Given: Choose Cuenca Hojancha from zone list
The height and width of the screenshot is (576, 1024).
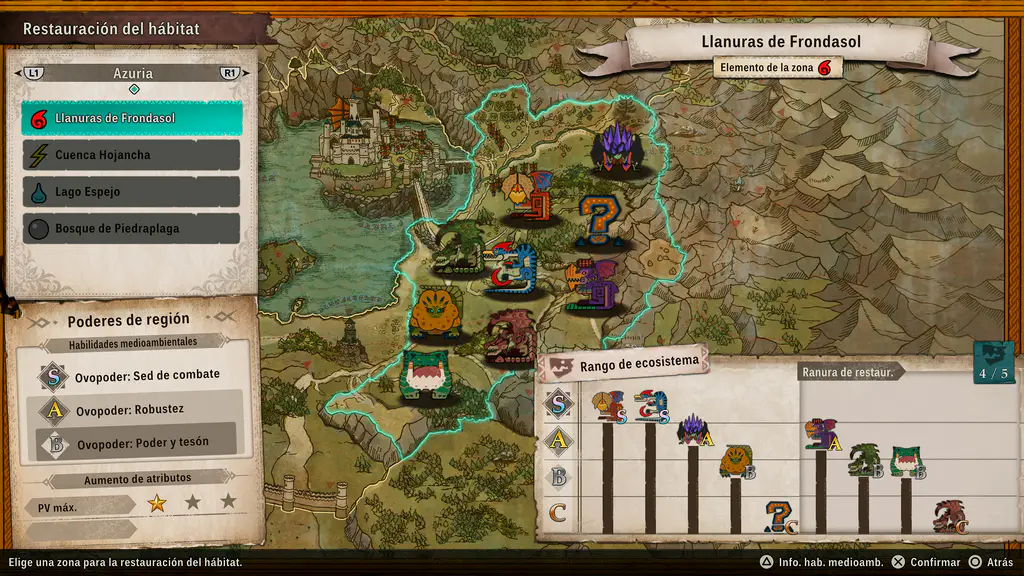Looking at the screenshot, I should pyautogui.click(x=132, y=155).
